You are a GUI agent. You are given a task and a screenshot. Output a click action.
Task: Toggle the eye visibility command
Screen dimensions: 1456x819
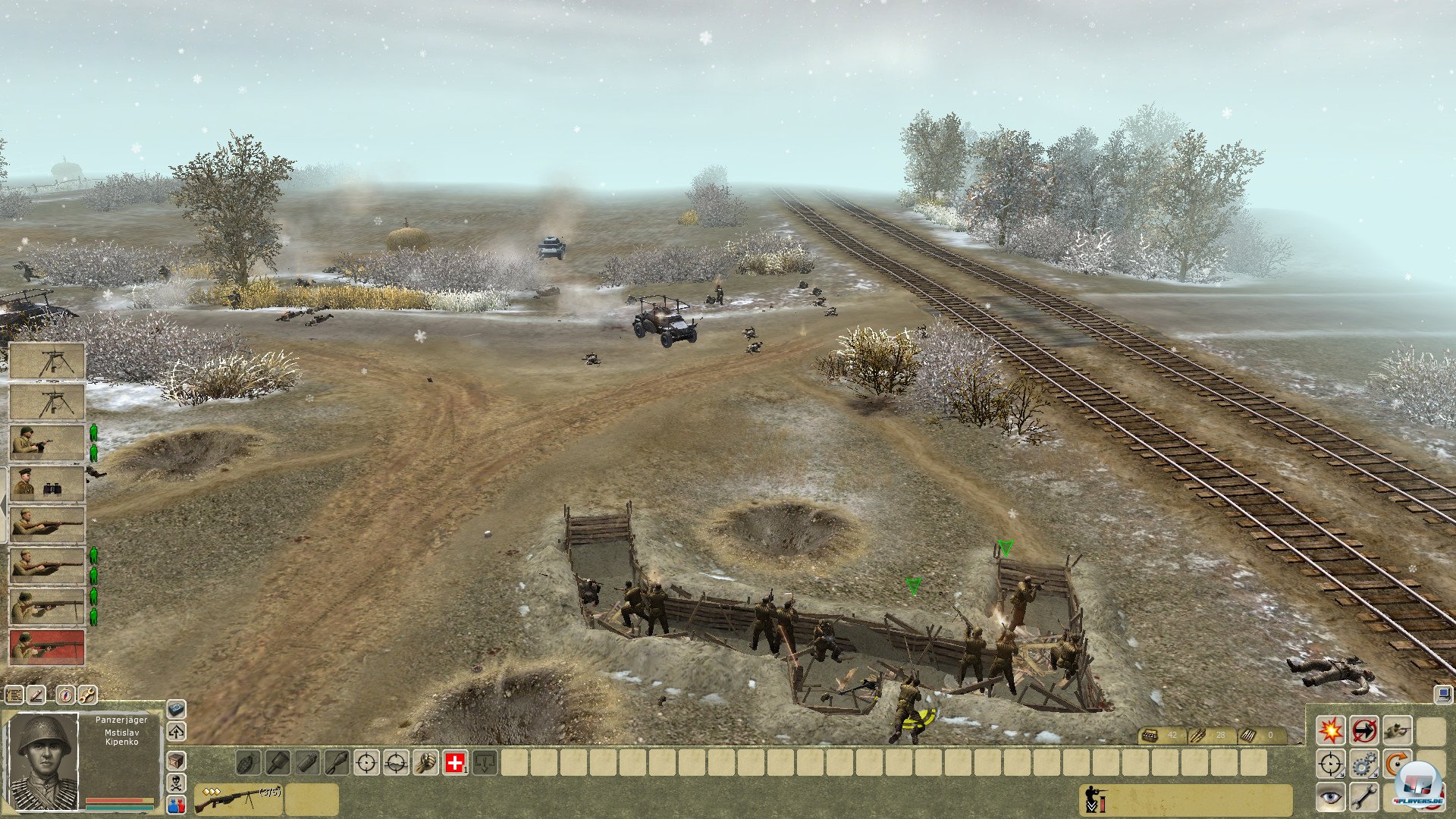(x=1330, y=797)
